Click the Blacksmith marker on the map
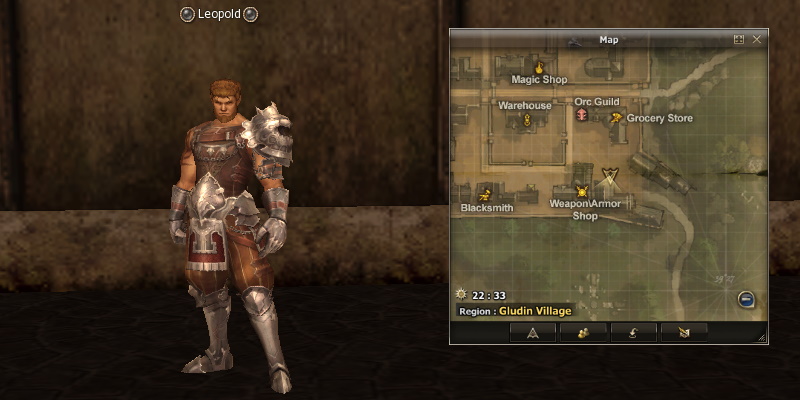Screen dimensions: 800x400 click(x=486, y=194)
